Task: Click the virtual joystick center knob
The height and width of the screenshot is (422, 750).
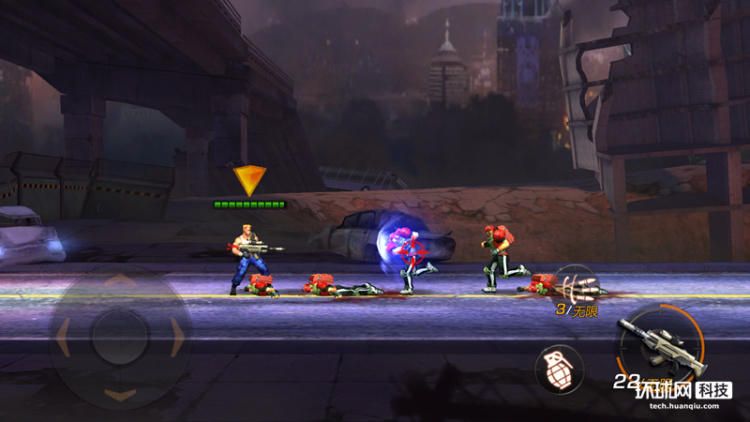Action: (x=120, y=338)
